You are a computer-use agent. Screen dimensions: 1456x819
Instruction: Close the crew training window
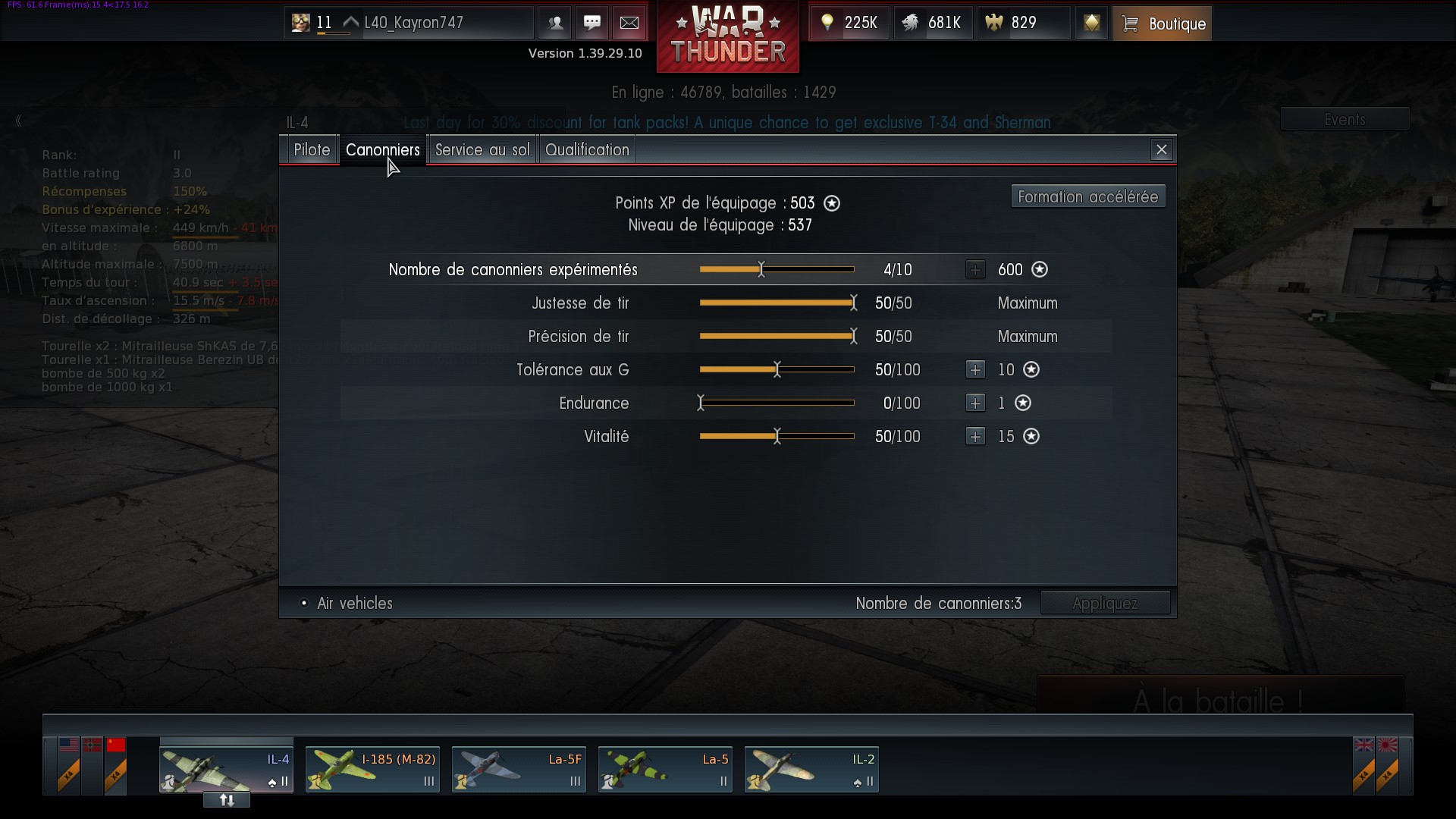(1161, 150)
